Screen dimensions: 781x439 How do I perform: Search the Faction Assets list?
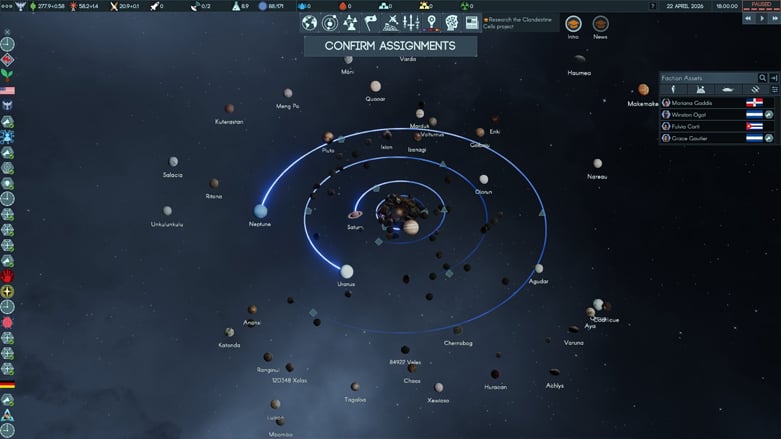762,78
